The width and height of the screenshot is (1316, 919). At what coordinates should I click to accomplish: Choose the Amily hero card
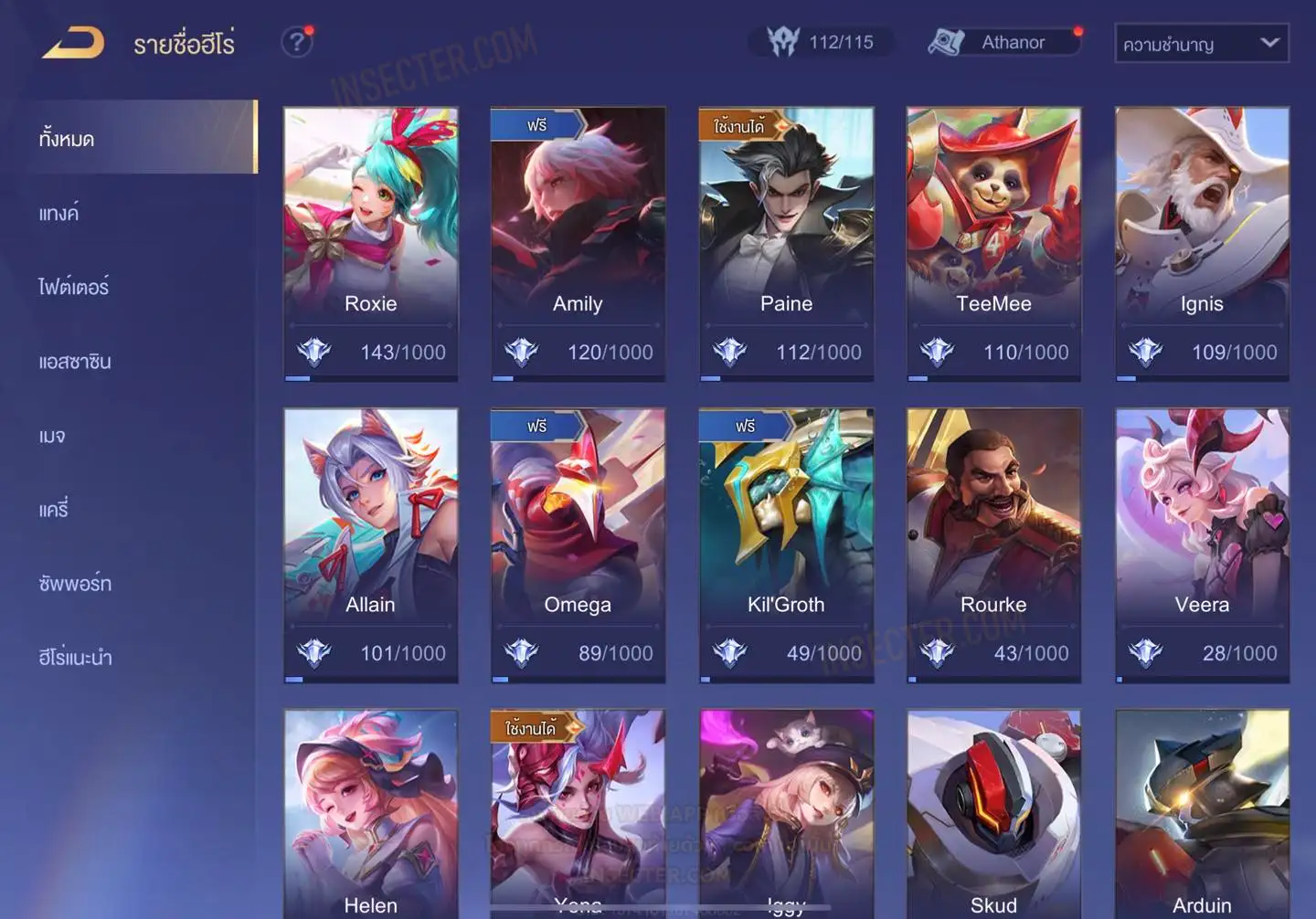[578, 243]
